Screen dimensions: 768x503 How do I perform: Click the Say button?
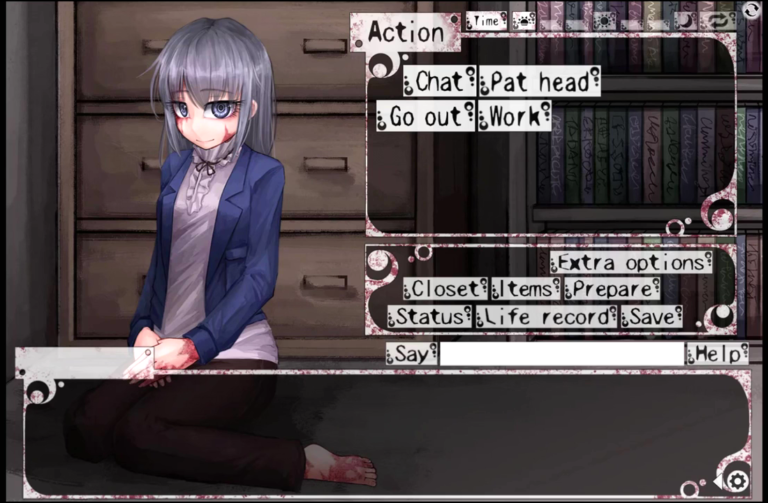(x=411, y=354)
